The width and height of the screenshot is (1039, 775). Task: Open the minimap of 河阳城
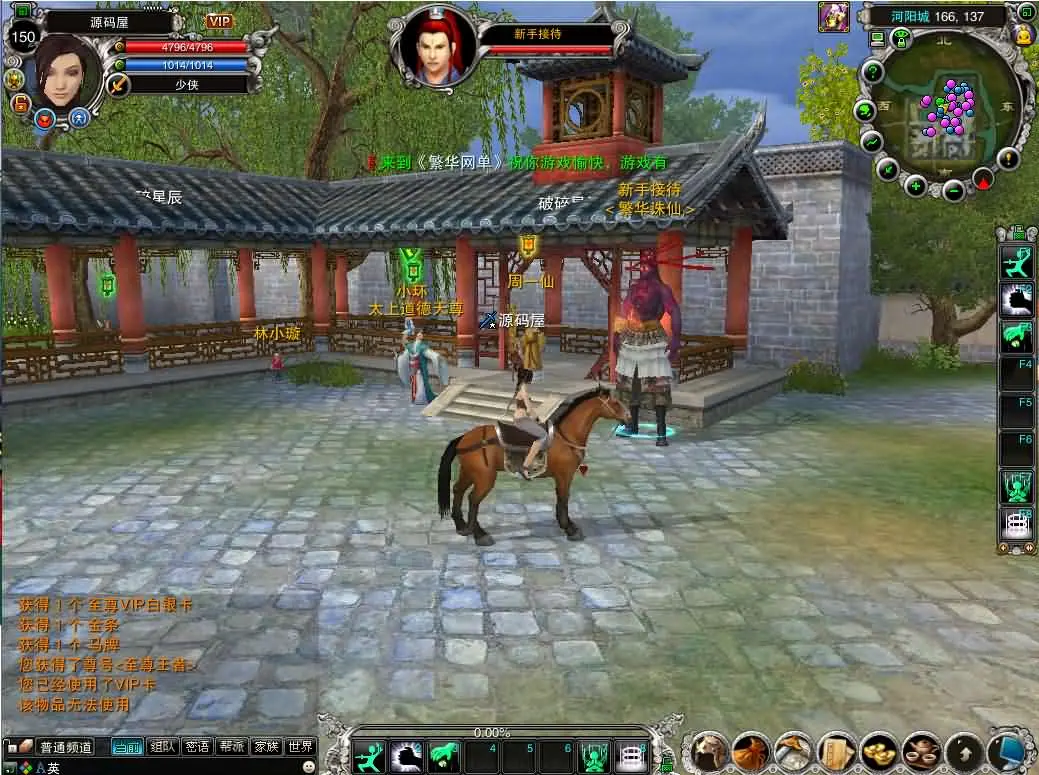coord(945,112)
